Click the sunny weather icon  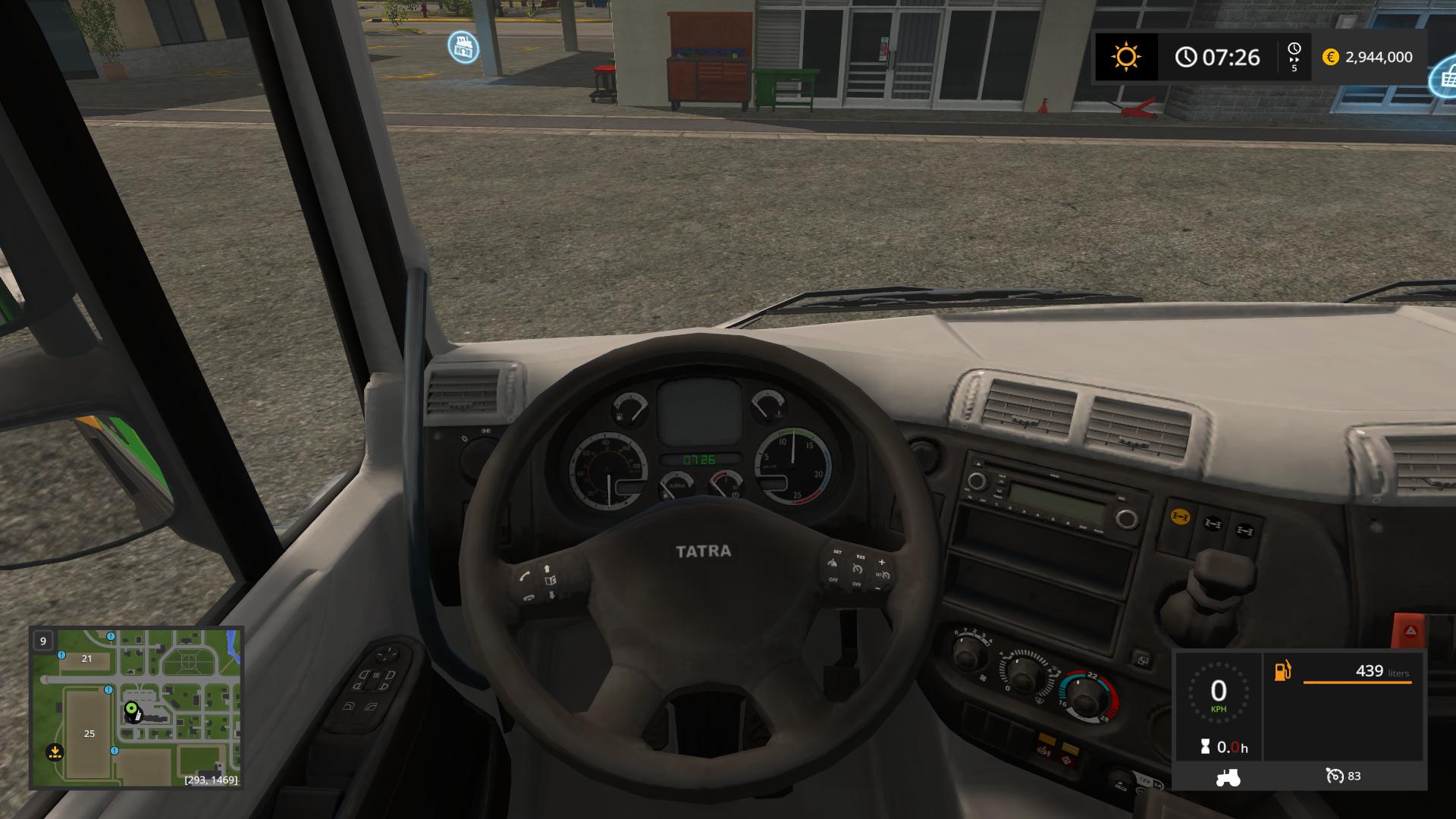(x=1125, y=57)
